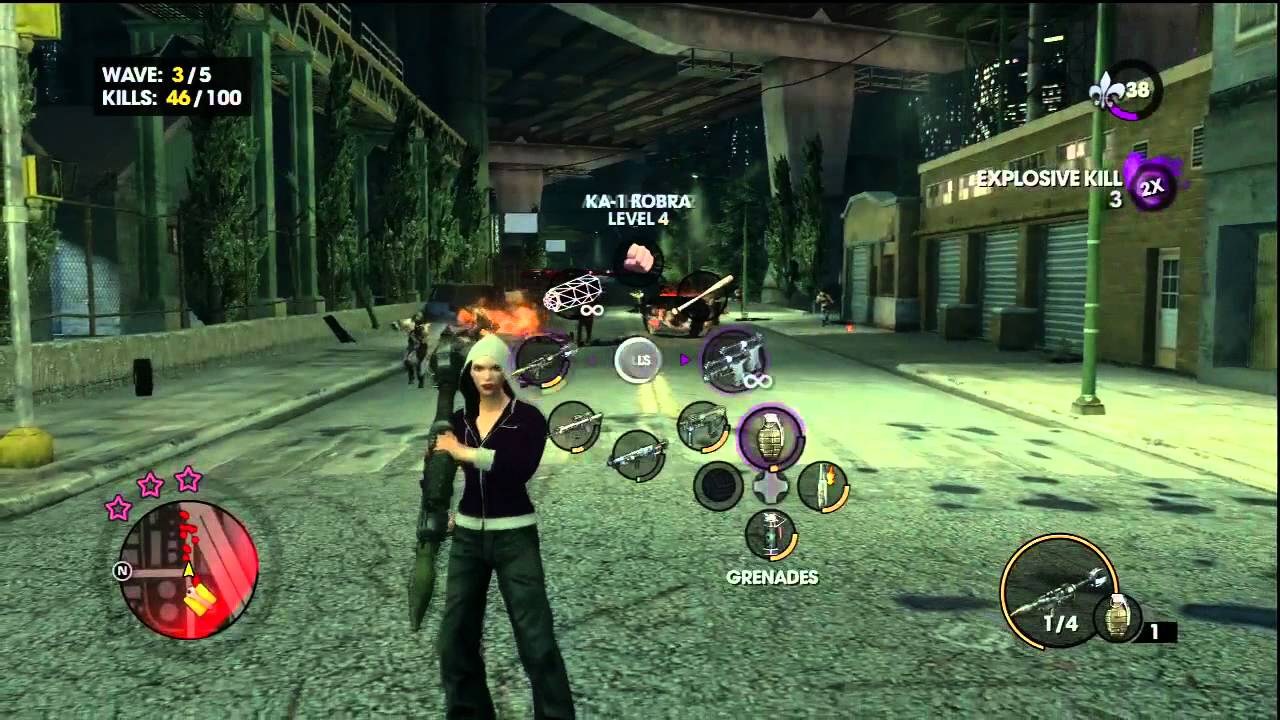
Task: Select the rocket launcher in the weapon wheel
Action: [543, 360]
